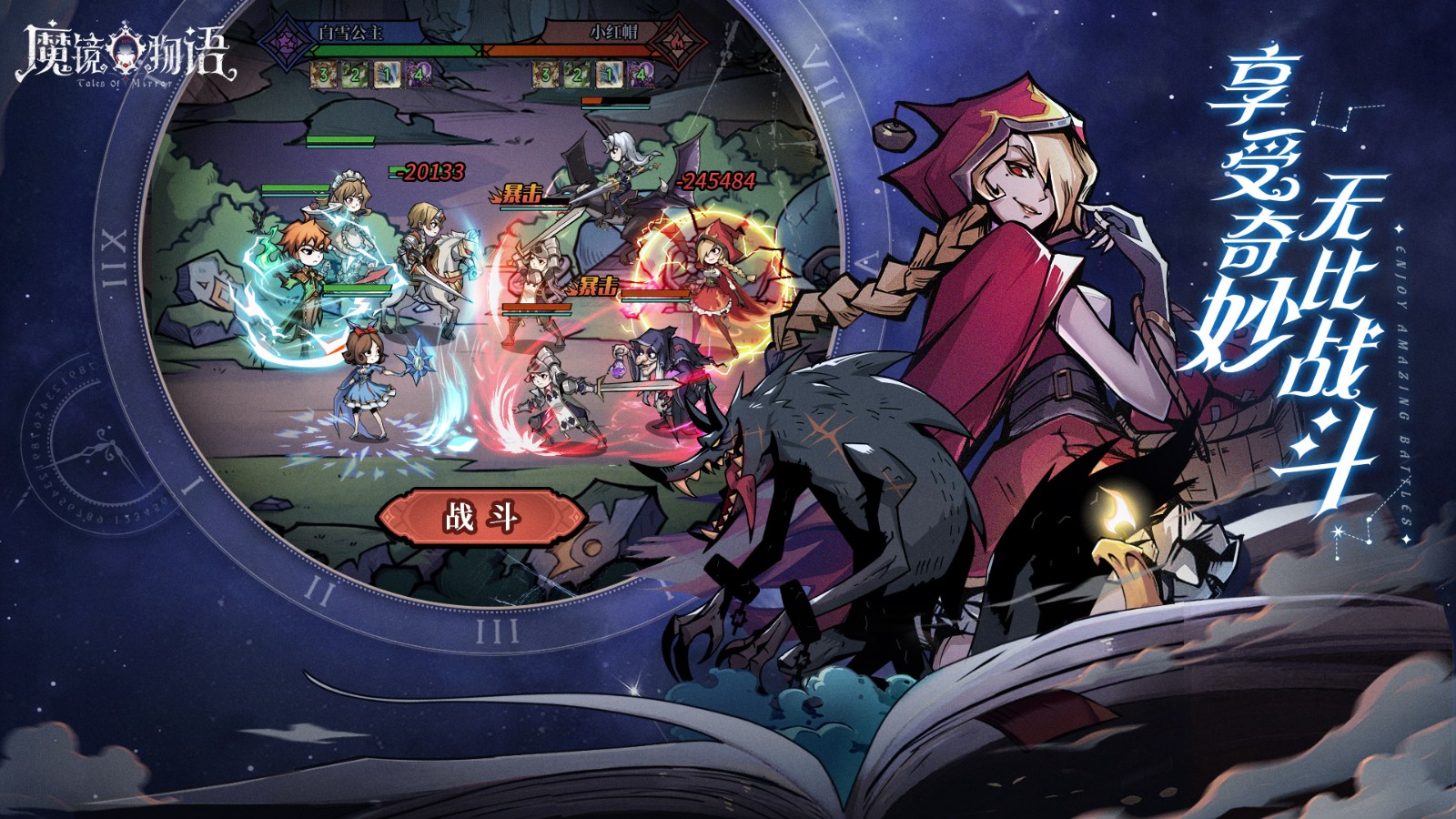
Task: Select Little Red Riding Hood's skill card numbered 3
Action: 545,75
